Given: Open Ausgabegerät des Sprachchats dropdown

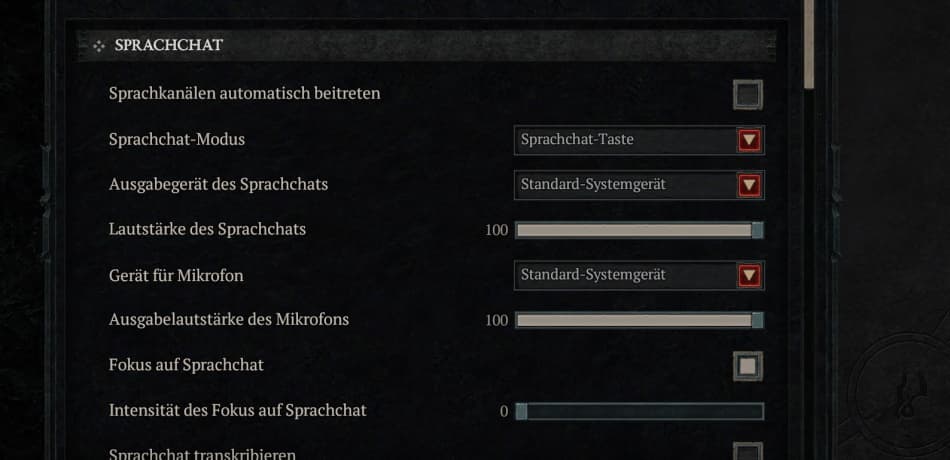Looking at the screenshot, I should point(639,185).
